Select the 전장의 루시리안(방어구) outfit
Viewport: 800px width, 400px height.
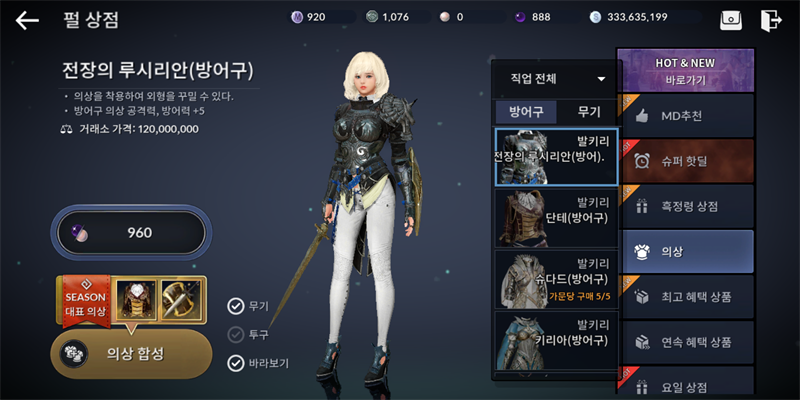point(556,157)
